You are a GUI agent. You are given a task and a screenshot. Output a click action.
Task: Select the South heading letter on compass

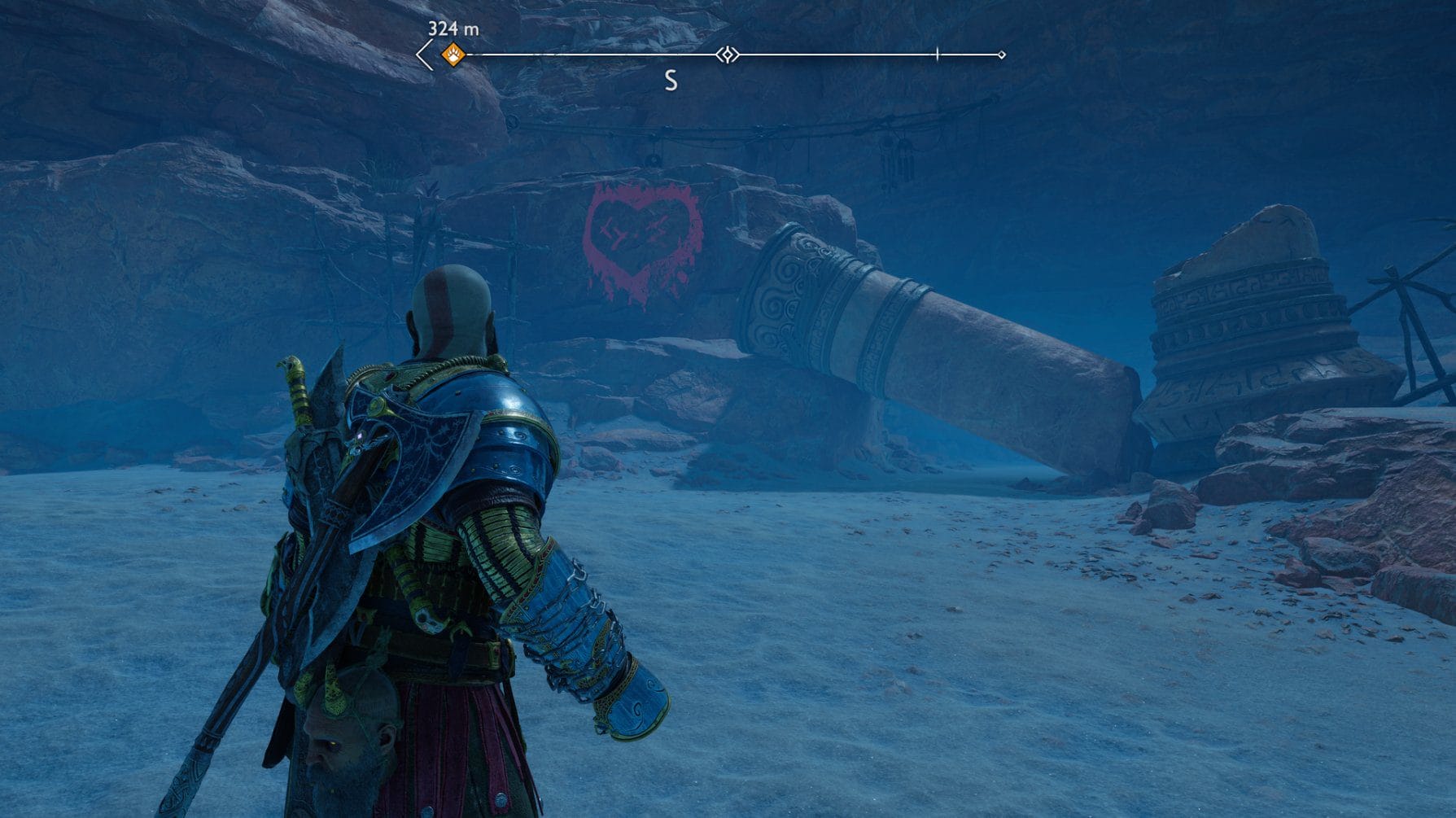click(671, 80)
